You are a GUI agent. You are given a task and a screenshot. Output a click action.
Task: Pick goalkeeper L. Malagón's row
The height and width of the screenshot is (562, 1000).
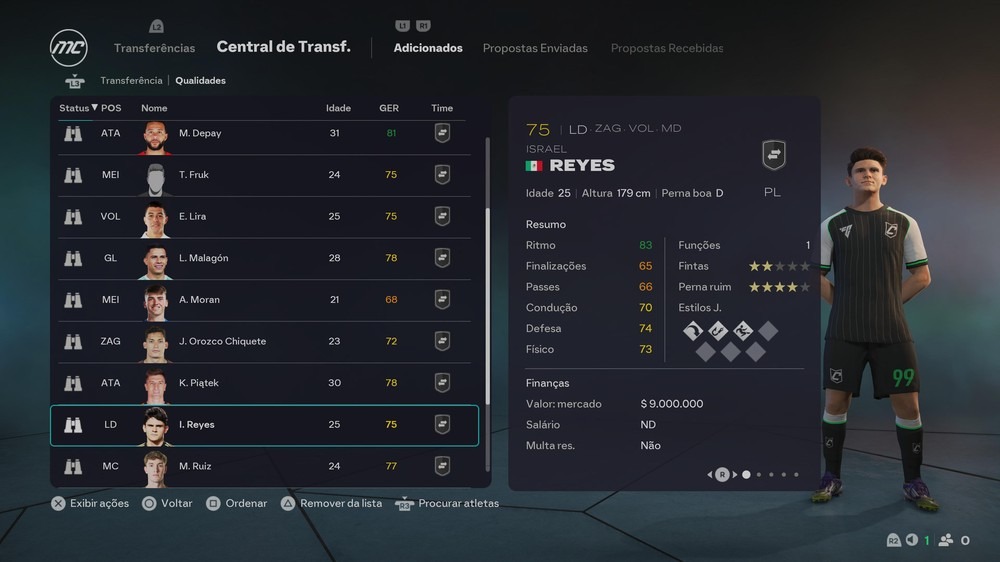coord(264,258)
